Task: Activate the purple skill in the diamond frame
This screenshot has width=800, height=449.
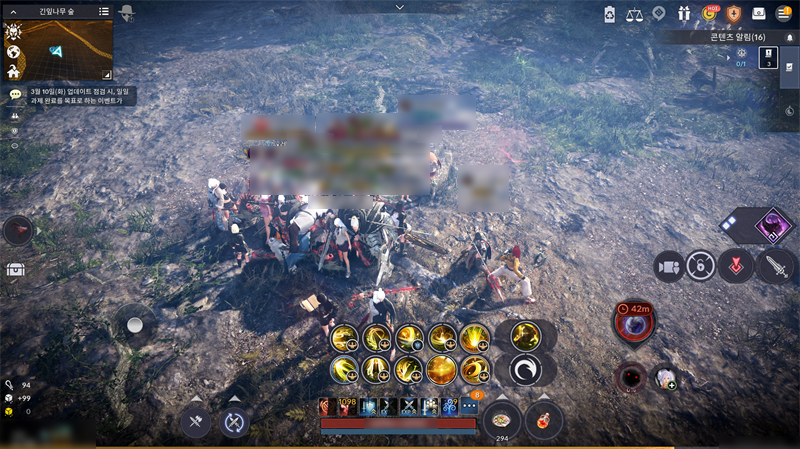Action: pyautogui.click(x=771, y=225)
